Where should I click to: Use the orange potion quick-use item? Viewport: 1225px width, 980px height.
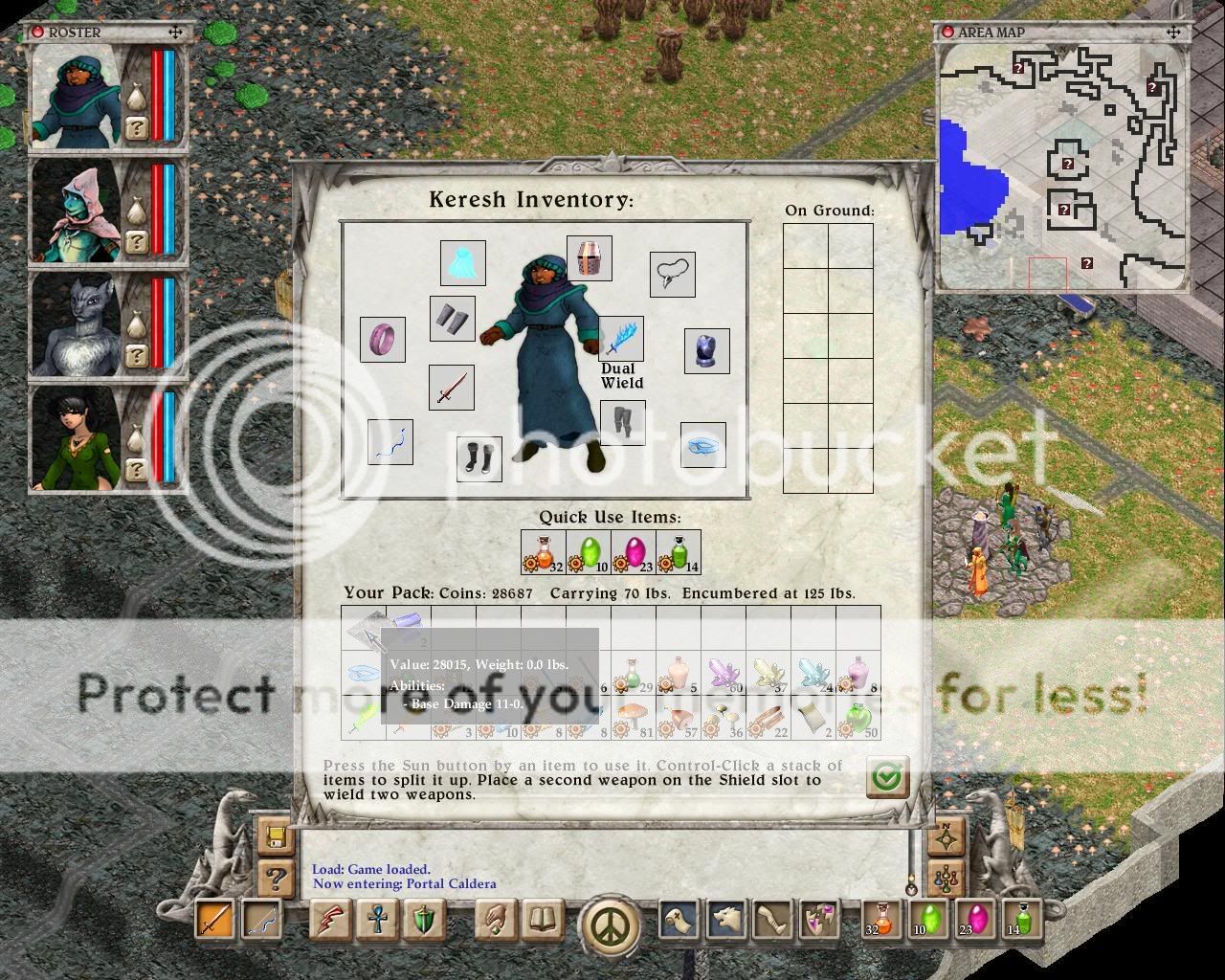click(544, 552)
